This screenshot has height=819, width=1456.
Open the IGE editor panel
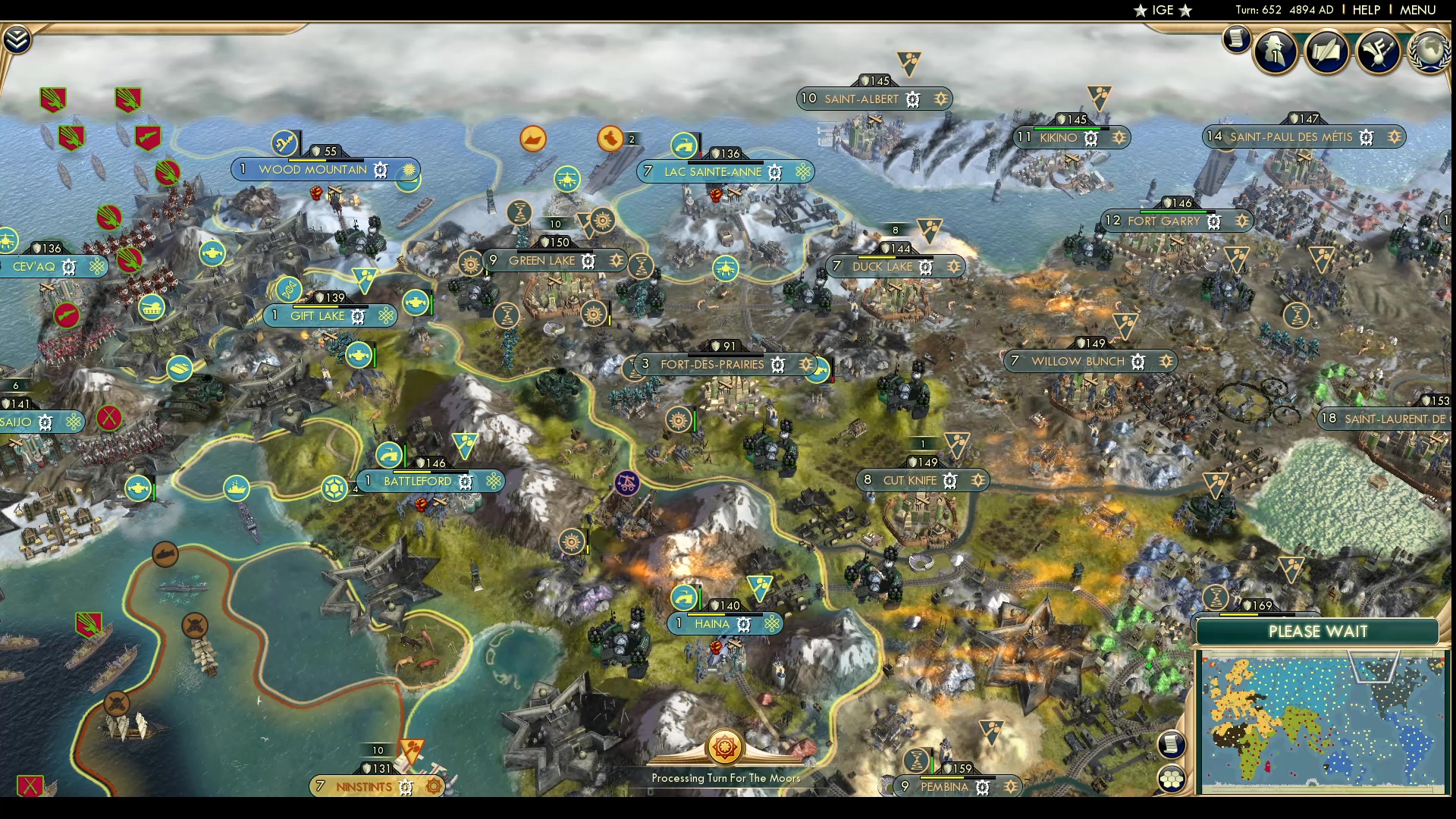pyautogui.click(x=1163, y=10)
